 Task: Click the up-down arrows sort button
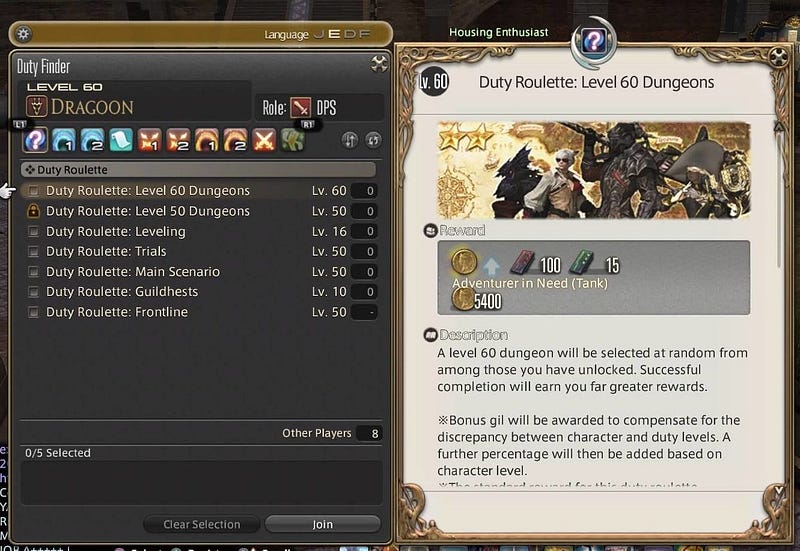(350, 140)
